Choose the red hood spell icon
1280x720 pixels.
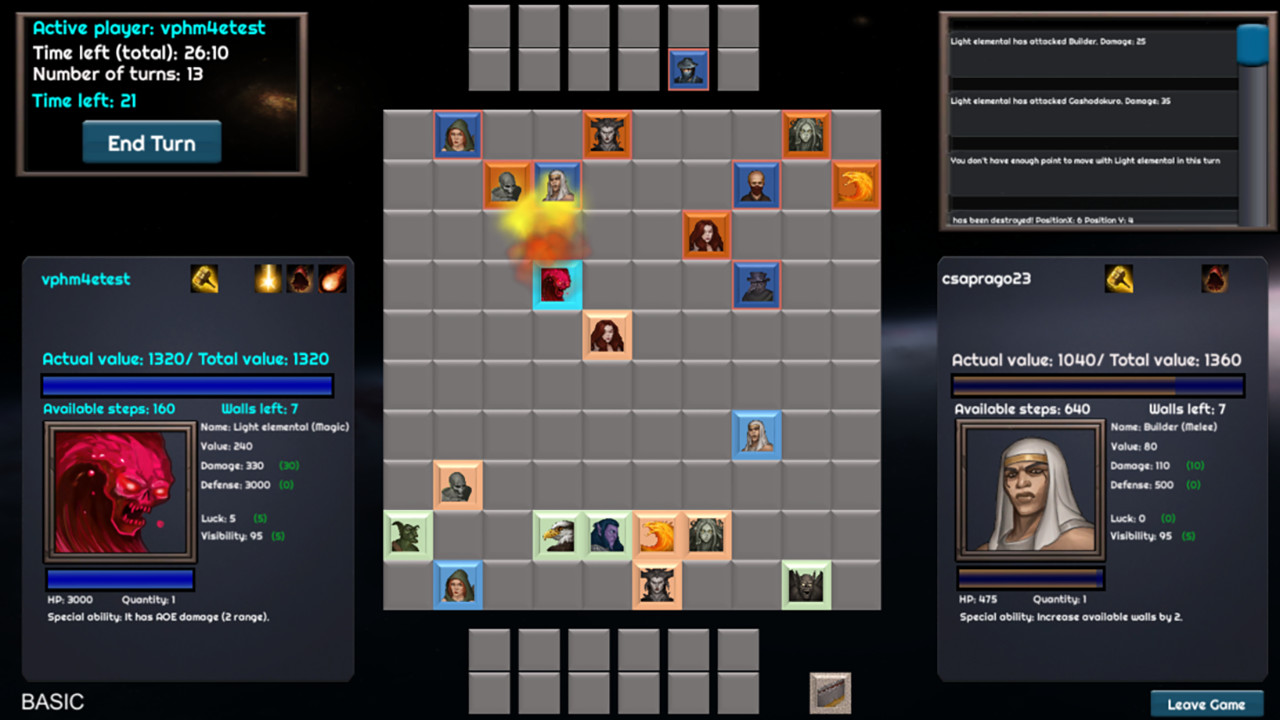302,279
